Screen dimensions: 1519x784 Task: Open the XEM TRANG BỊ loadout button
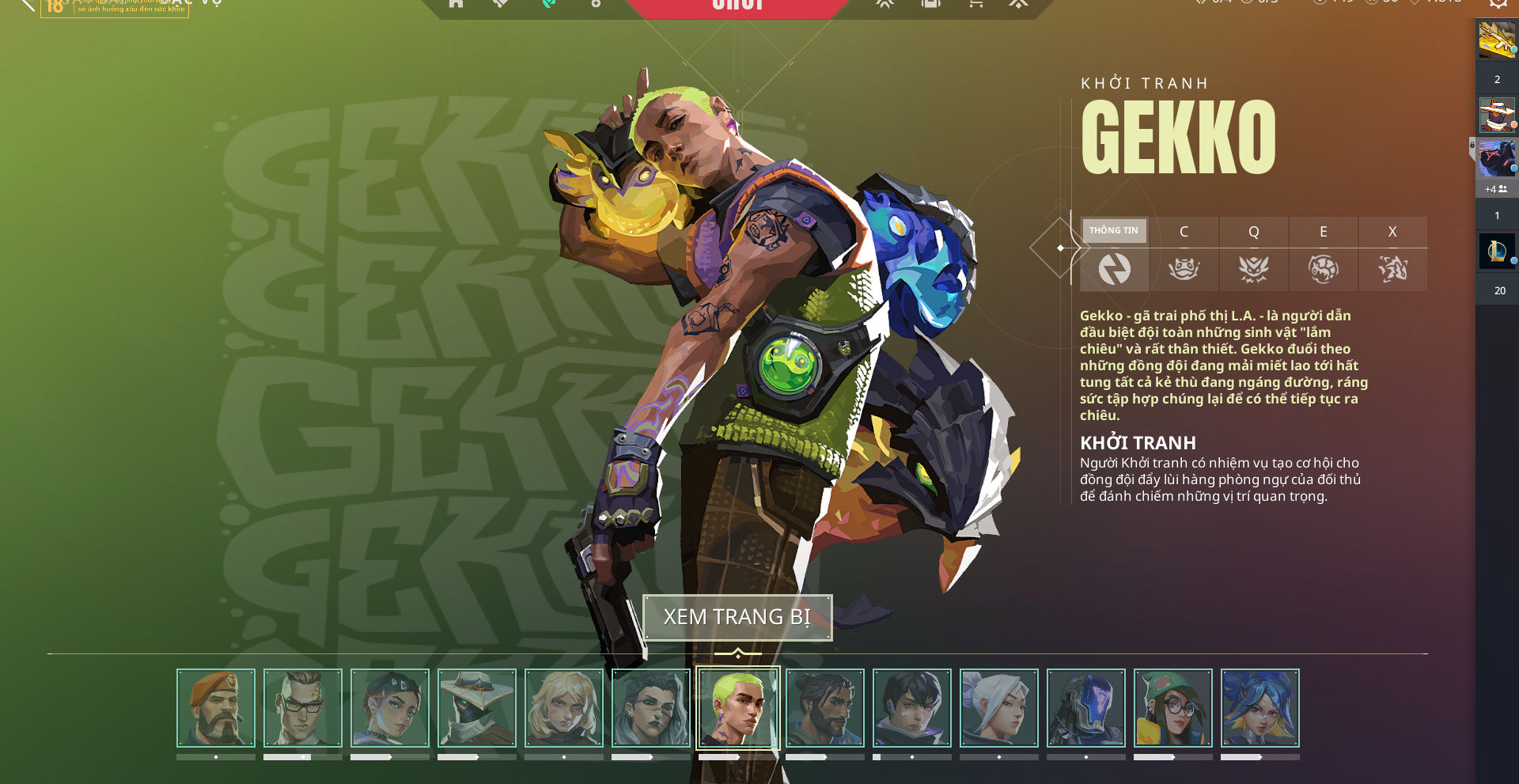[x=737, y=617]
